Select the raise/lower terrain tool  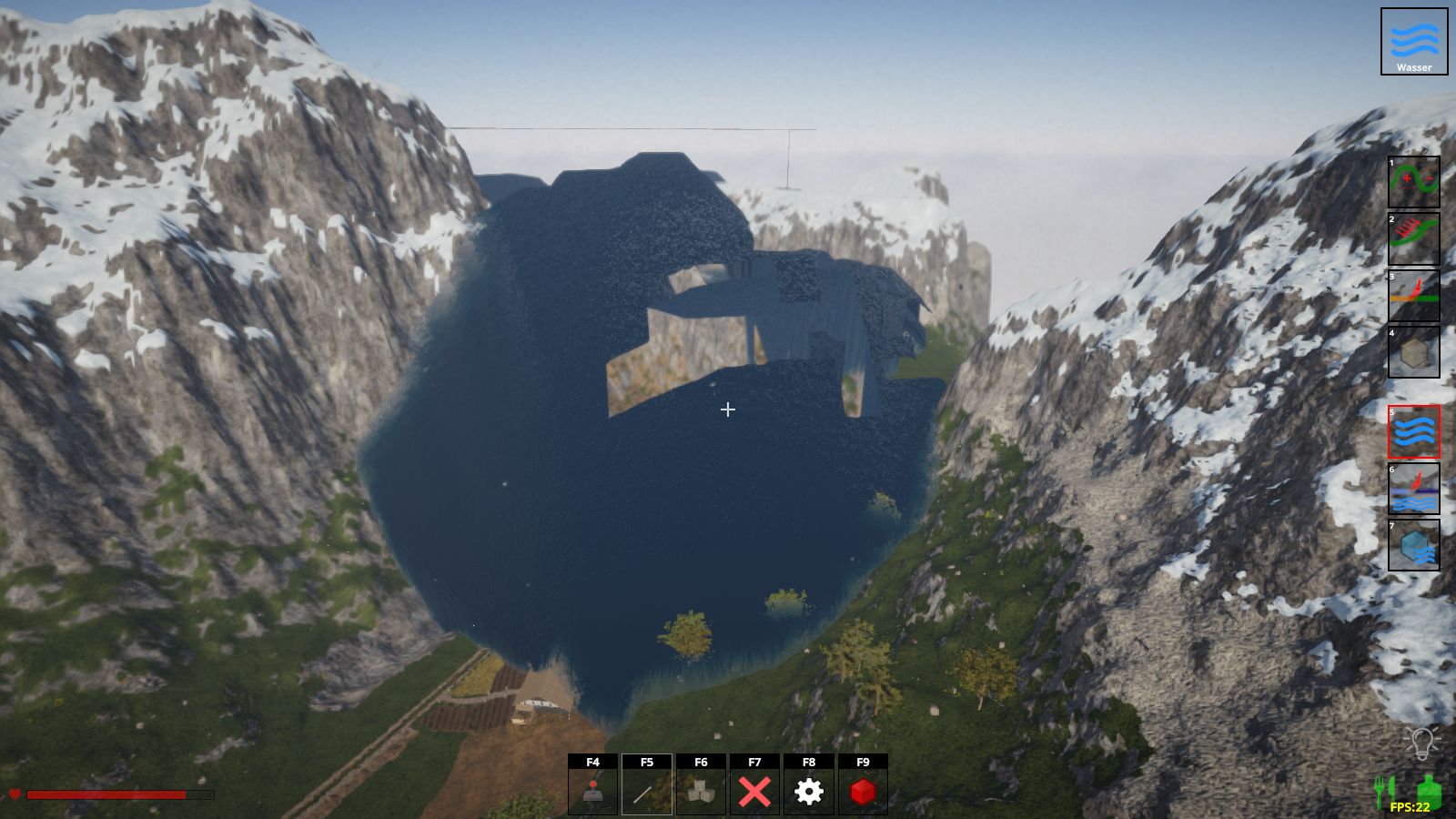click(x=1413, y=182)
